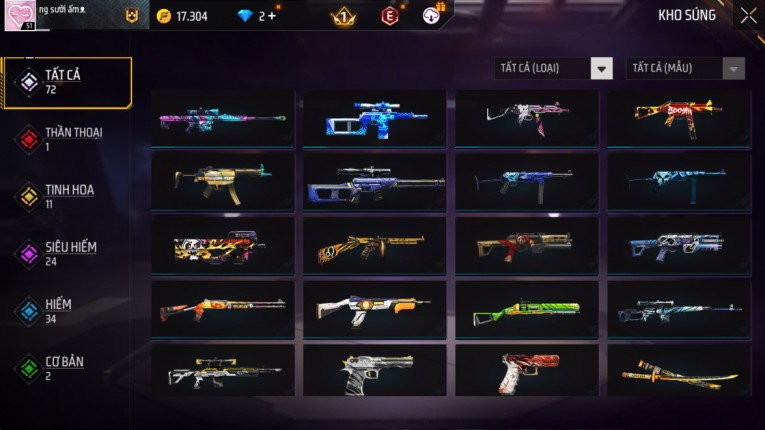Viewport: 765px width, 430px height.
Task: Open the Tất Cả (Mẫu) model dropdown
Action: [686, 68]
